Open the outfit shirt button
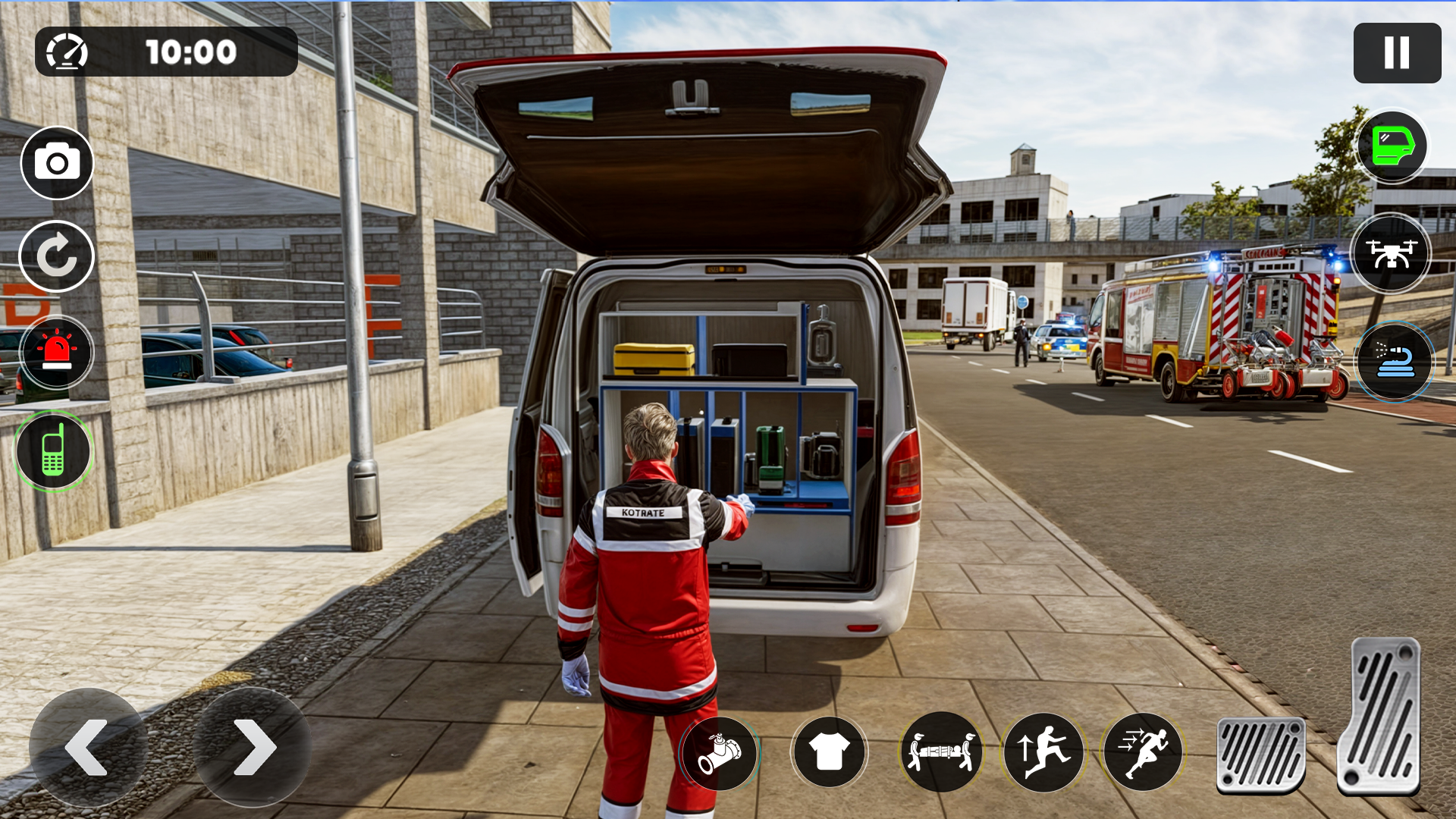 click(x=829, y=753)
